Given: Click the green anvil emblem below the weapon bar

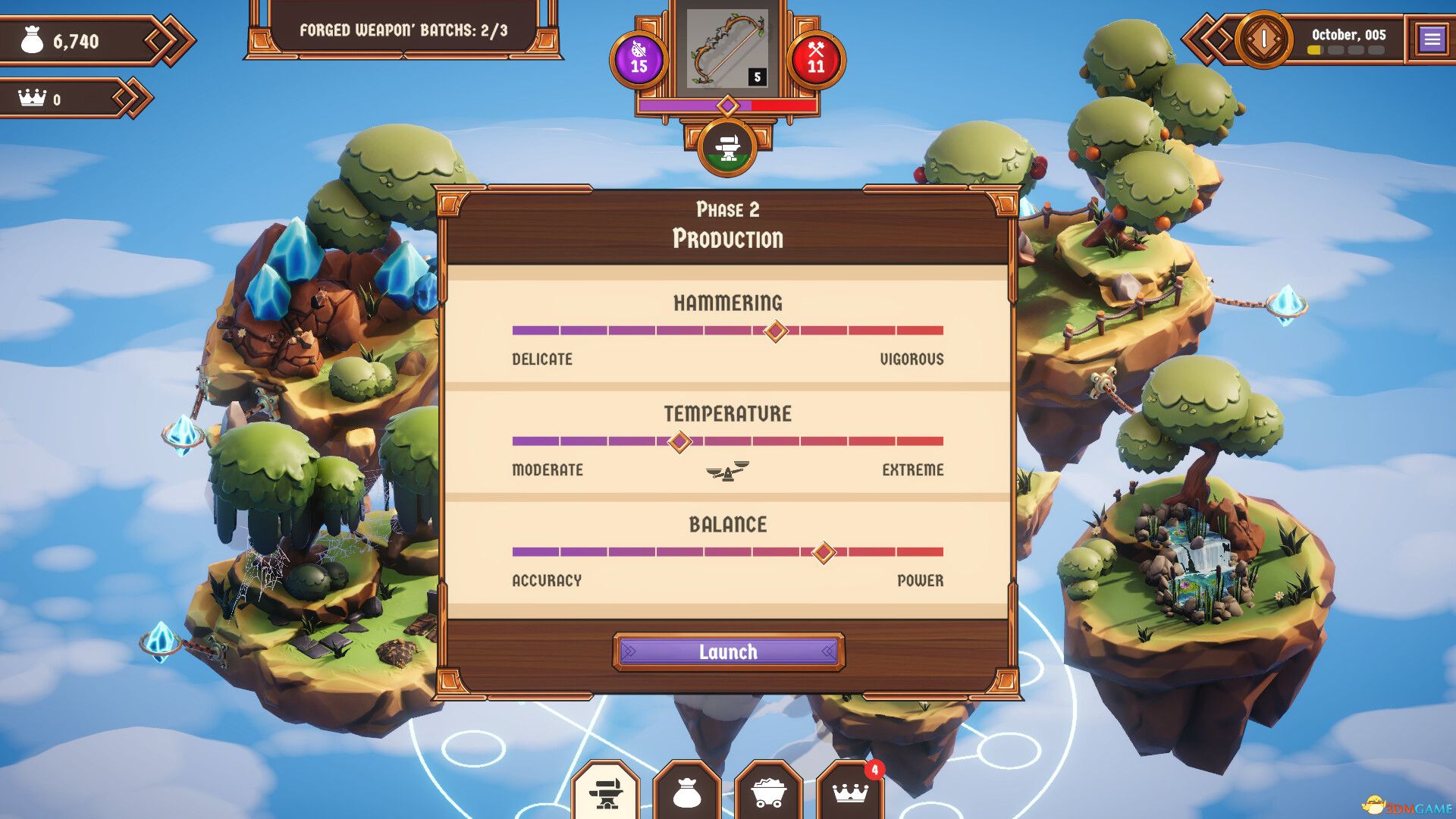Looking at the screenshot, I should [x=727, y=144].
